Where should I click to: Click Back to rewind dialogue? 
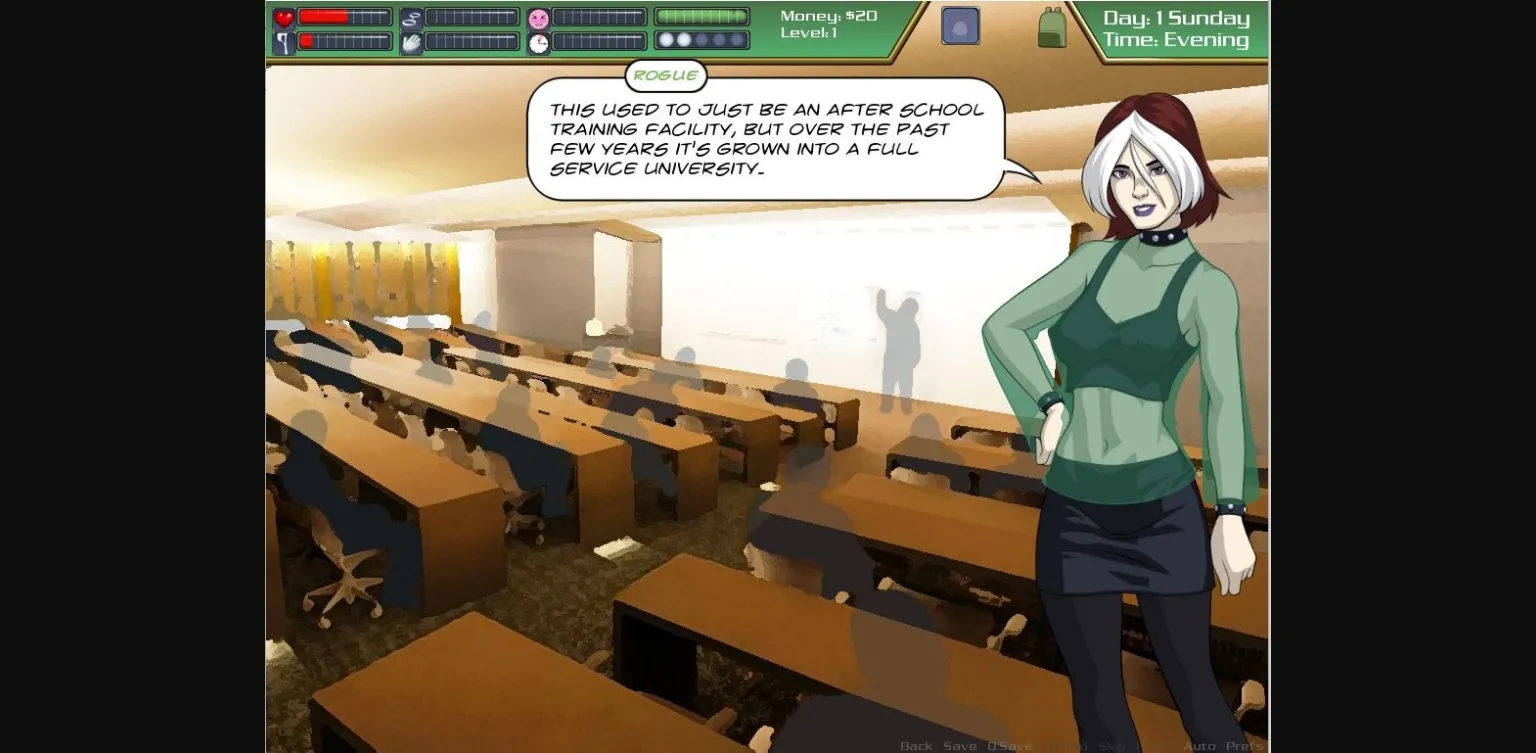point(916,745)
